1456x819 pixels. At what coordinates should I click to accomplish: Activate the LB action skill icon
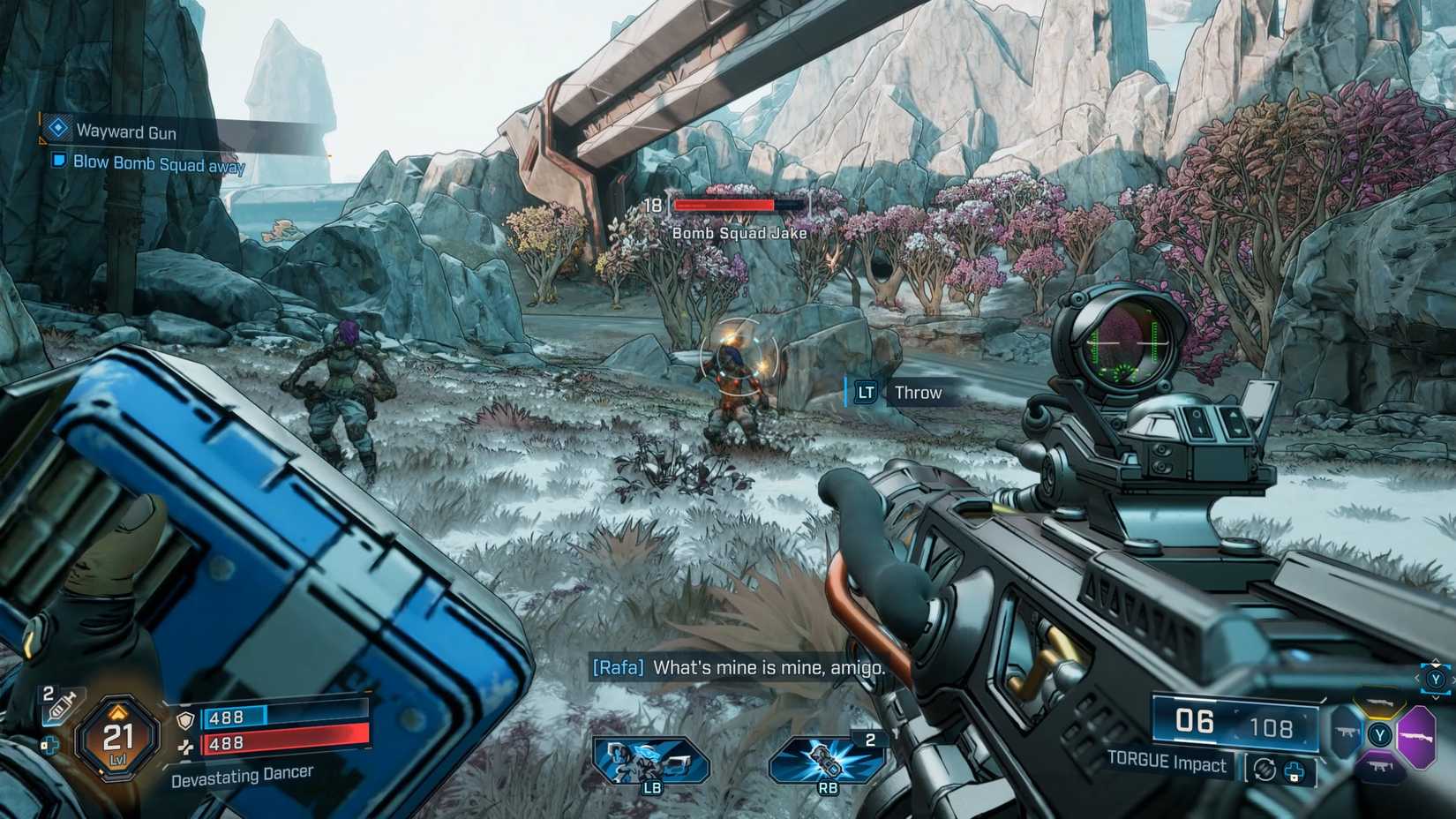(x=651, y=760)
